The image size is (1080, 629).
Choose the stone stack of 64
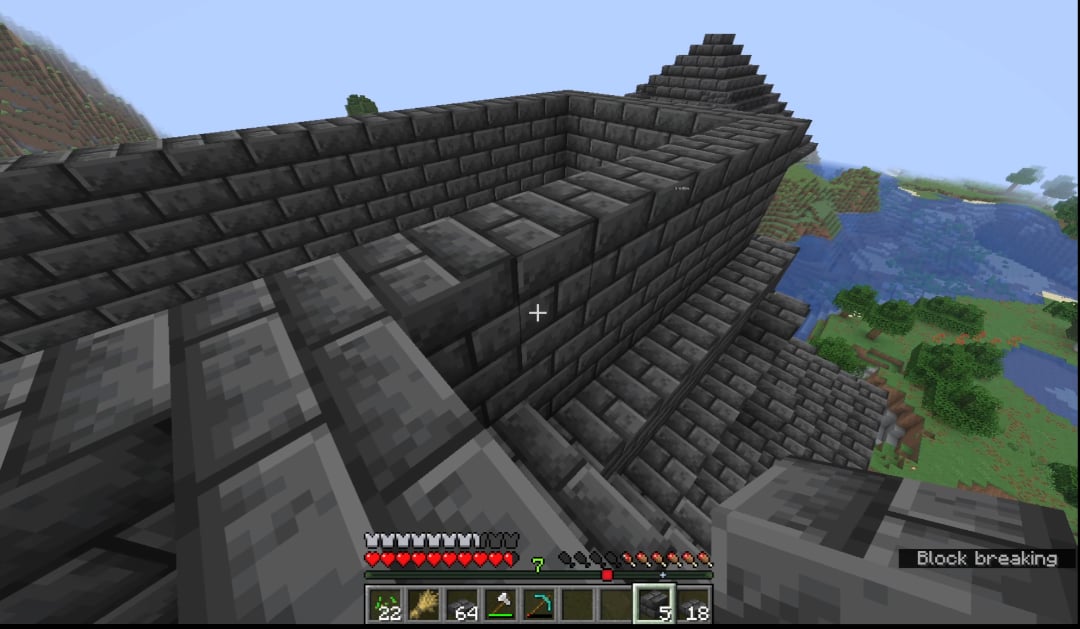click(x=461, y=605)
